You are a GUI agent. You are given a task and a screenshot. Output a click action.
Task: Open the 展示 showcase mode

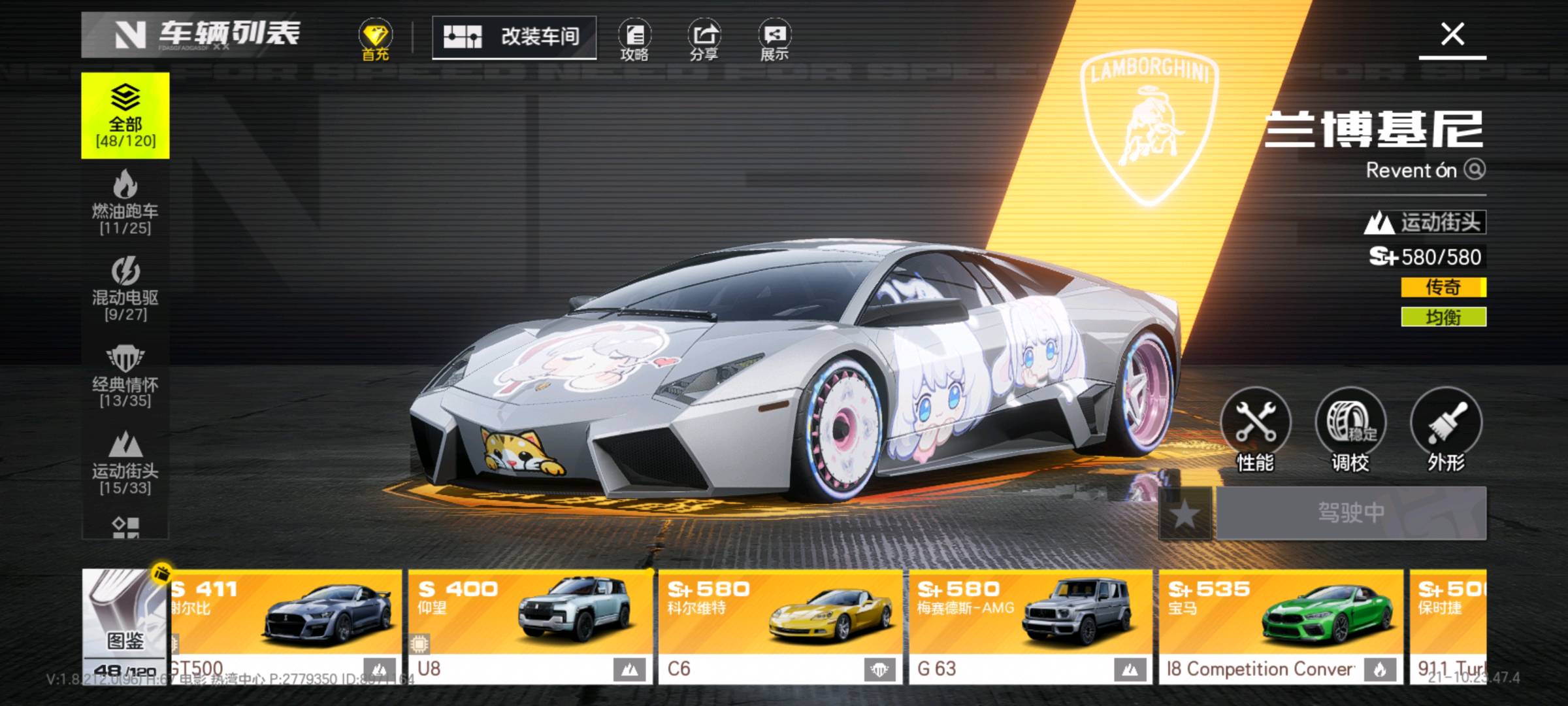tap(774, 41)
